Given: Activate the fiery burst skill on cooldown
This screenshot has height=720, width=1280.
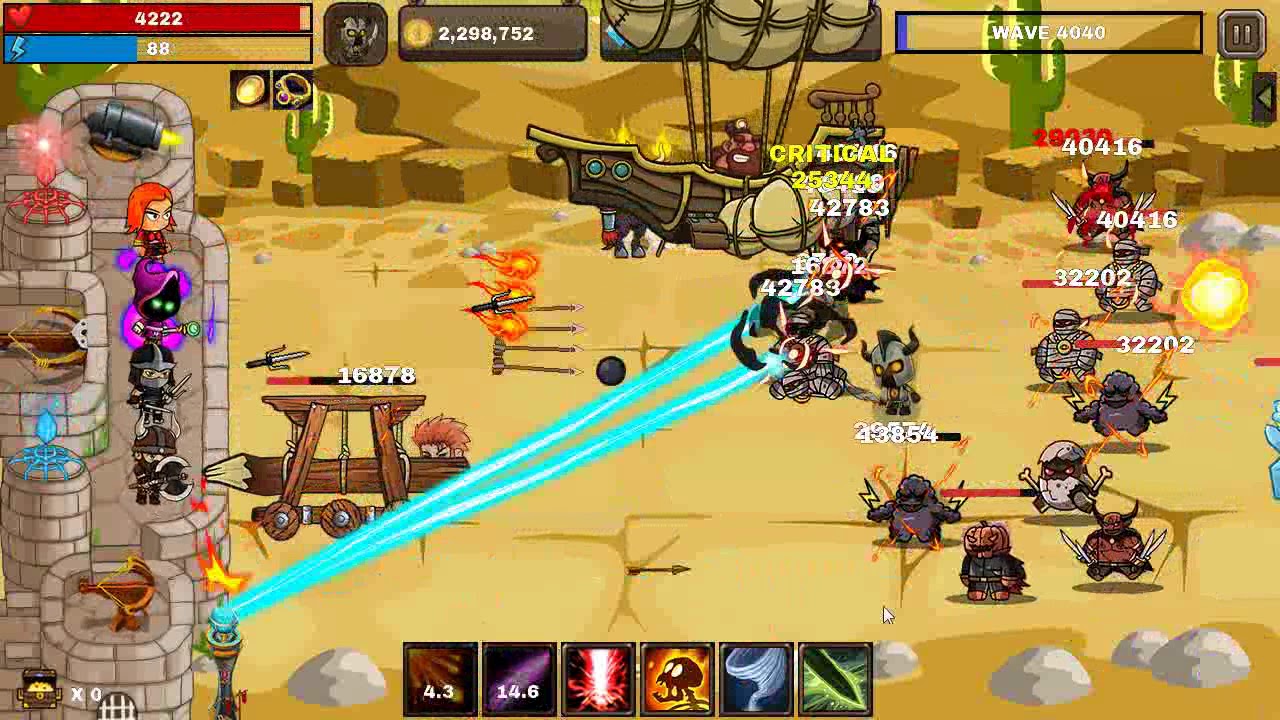Looking at the screenshot, I should (x=440, y=680).
